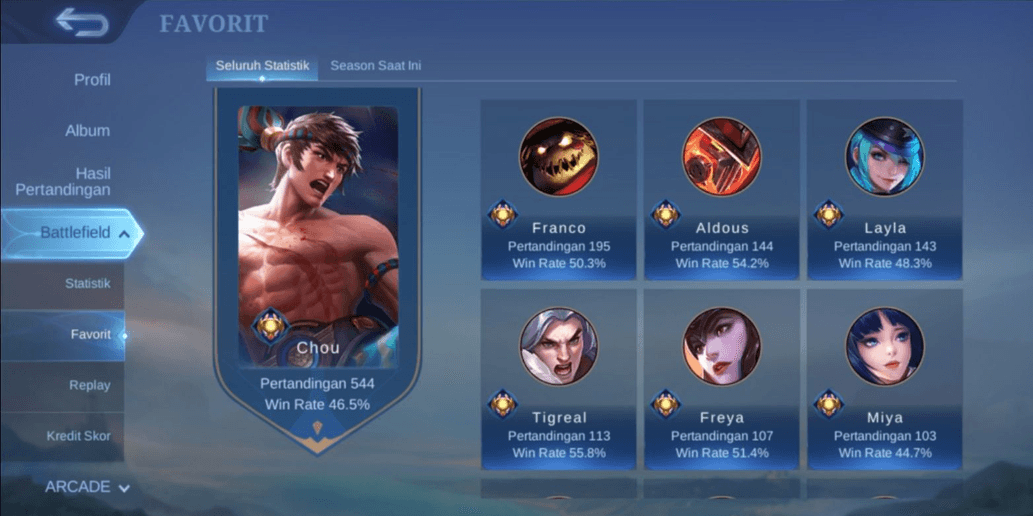Go back using the arrow button
This screenshot has width=1033, height=516.
click(x=82, y=22)
